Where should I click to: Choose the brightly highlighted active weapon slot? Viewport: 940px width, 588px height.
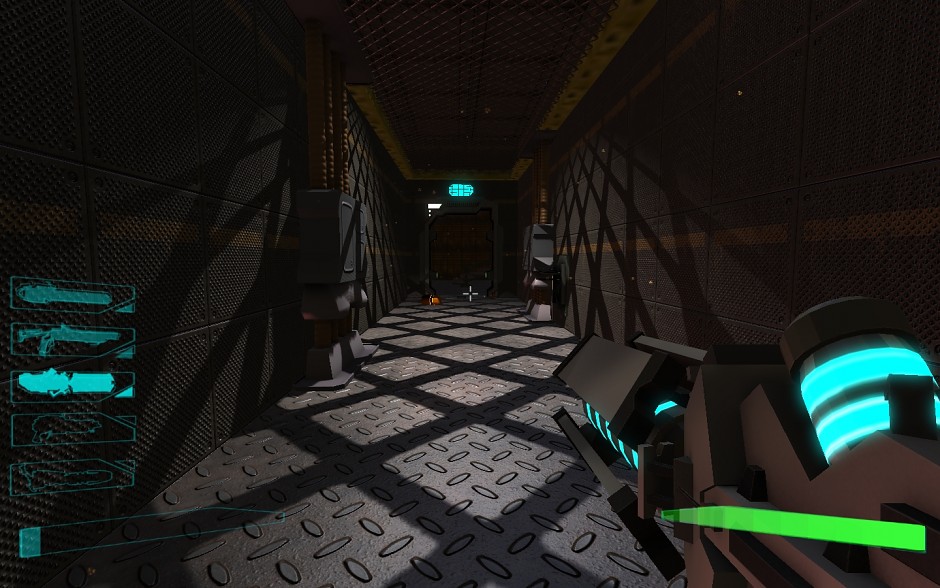click(72, 384)
